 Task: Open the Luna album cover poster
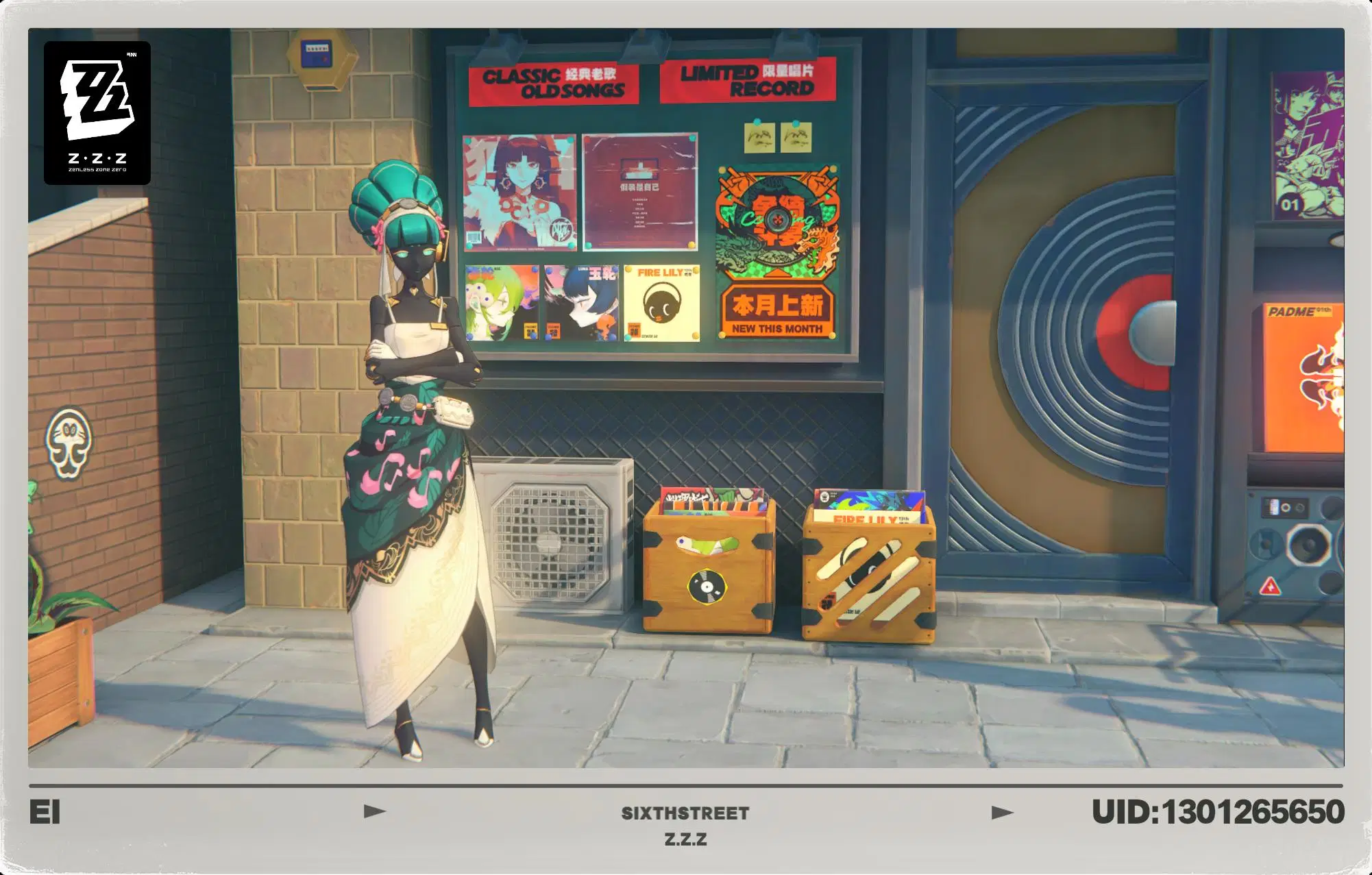point(583,301)
